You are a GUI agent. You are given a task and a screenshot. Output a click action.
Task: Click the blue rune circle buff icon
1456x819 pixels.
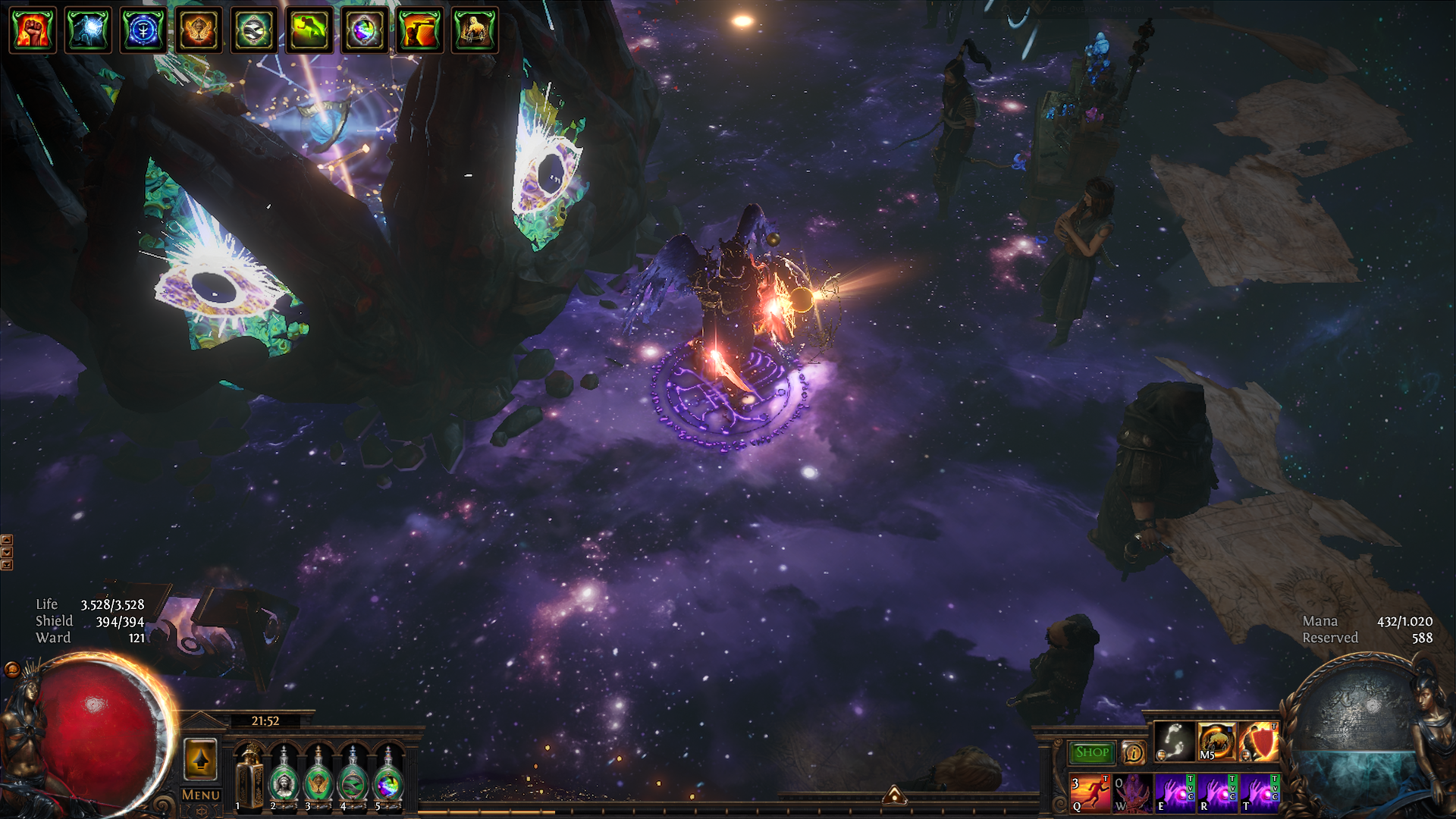pos(143,30)
